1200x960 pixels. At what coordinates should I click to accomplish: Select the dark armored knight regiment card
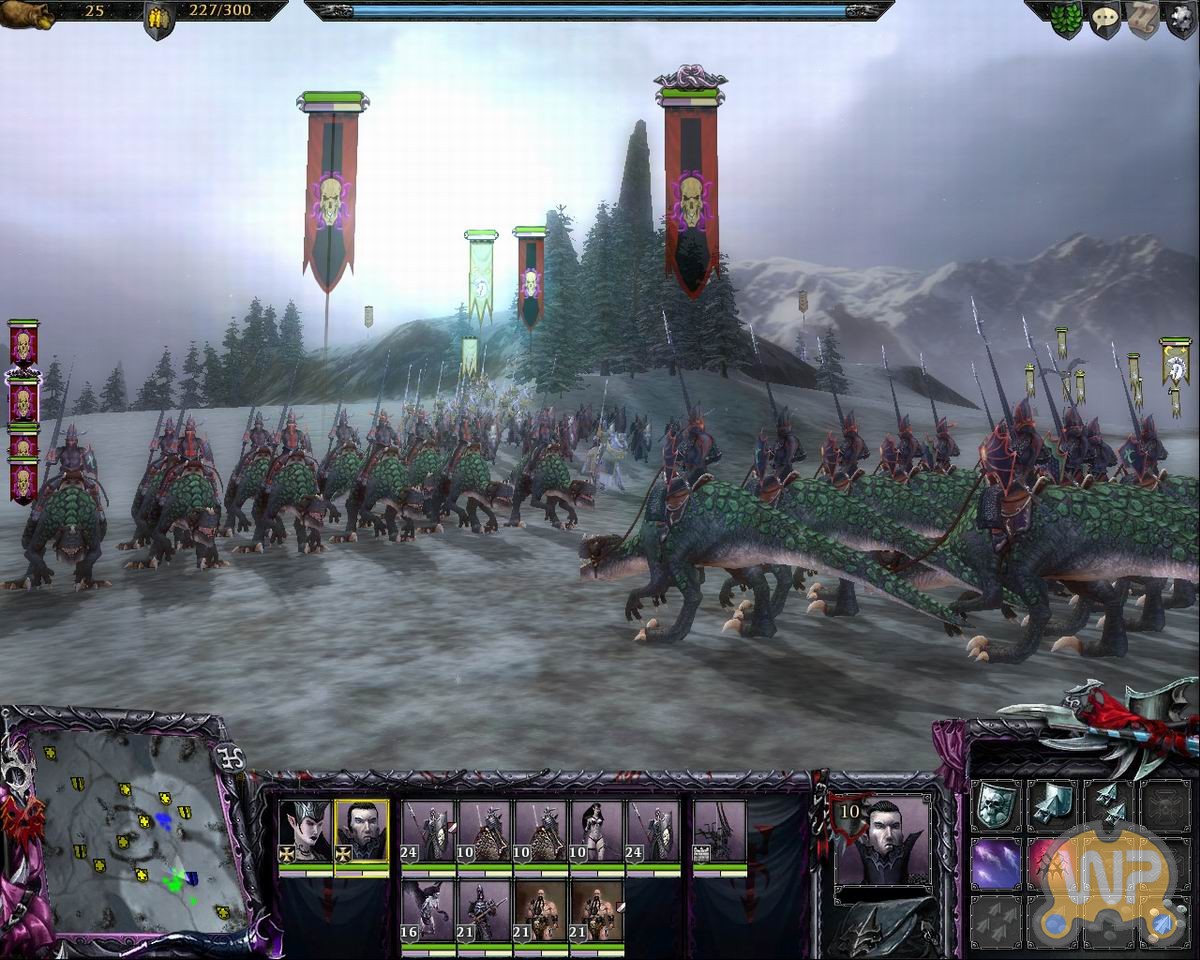(484, 909)
